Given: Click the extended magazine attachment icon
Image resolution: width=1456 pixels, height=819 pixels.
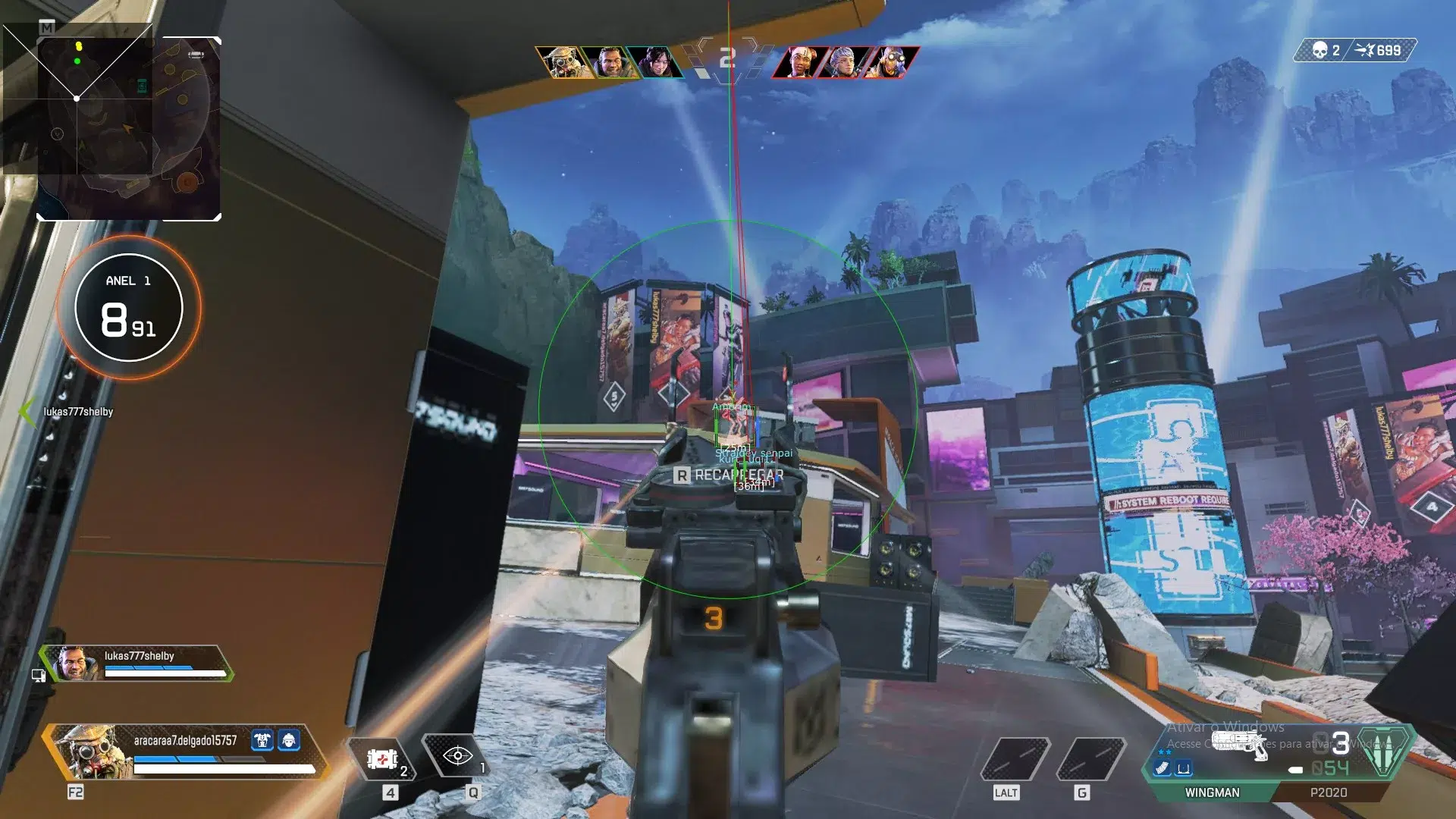Looking at the screenshot, I should (1163, 768).
